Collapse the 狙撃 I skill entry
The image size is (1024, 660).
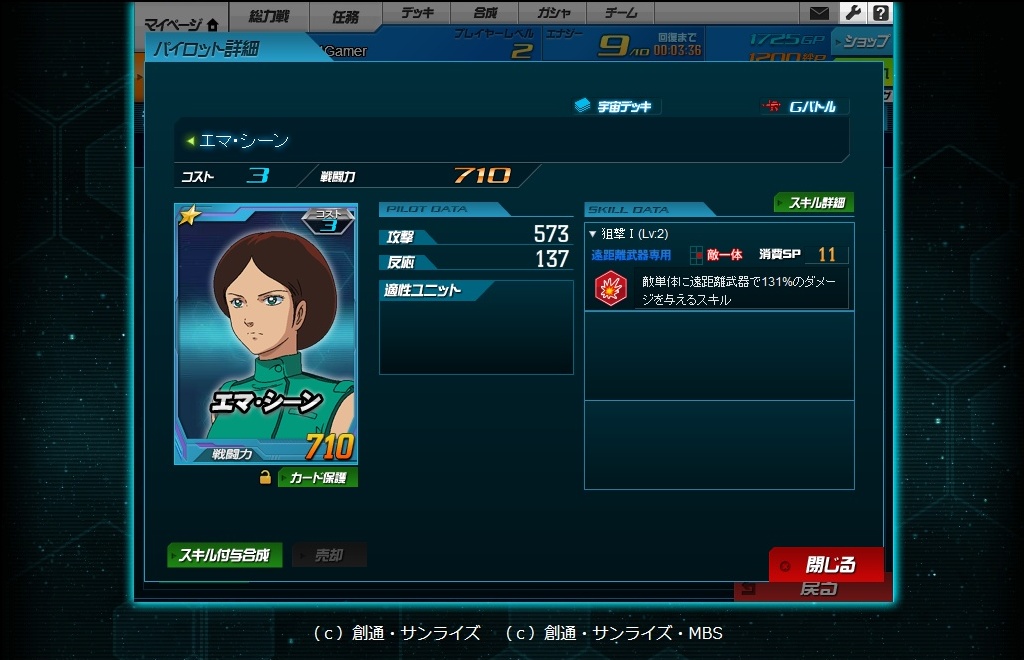tap(593, 234)
